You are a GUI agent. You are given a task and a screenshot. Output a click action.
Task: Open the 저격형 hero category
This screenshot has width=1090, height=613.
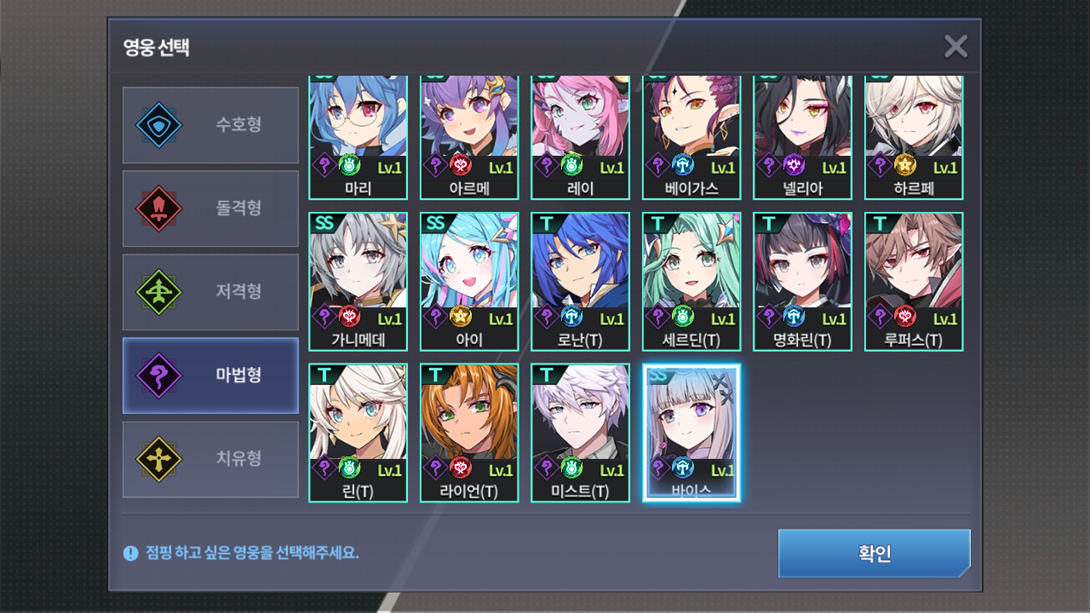pyautogui.click(x=210, y=292)
